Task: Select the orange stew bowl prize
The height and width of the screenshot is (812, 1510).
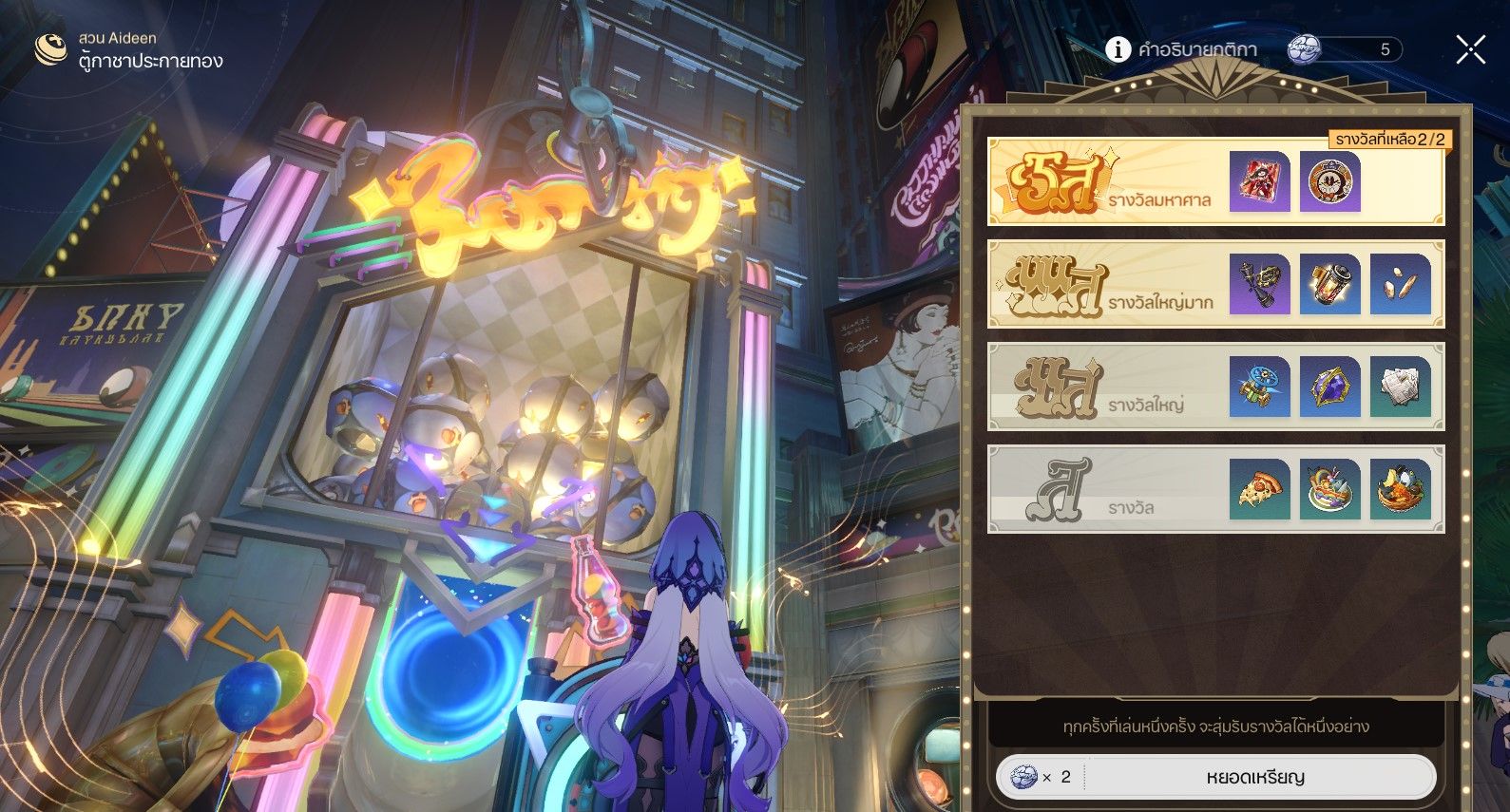Action: [1400, 489]
